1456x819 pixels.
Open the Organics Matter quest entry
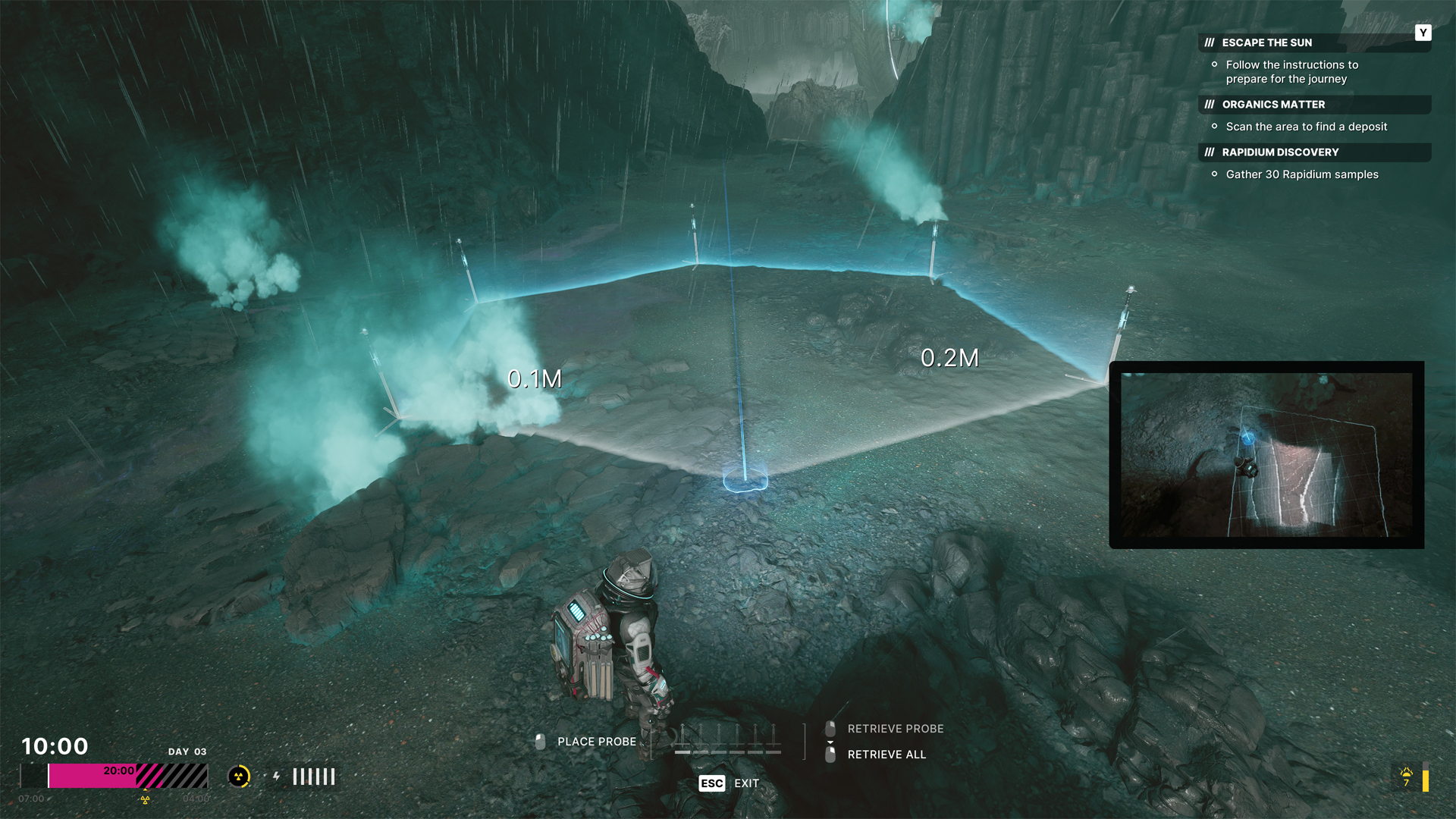click(x=1273, y=105)
